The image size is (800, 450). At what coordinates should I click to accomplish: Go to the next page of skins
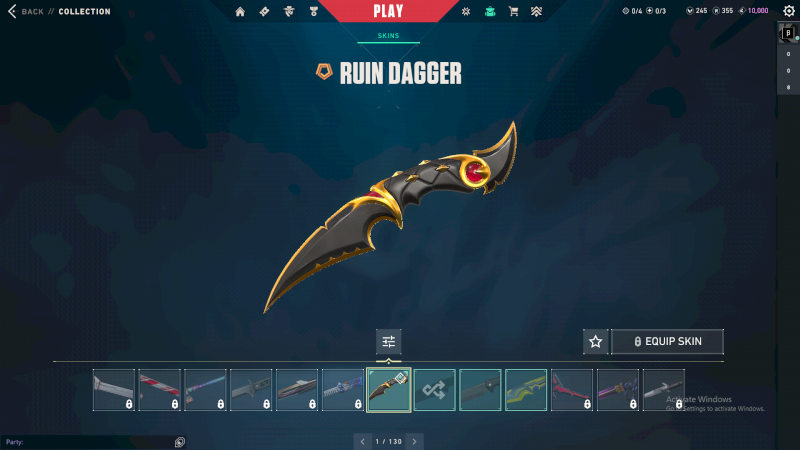[x=415, y=441]
